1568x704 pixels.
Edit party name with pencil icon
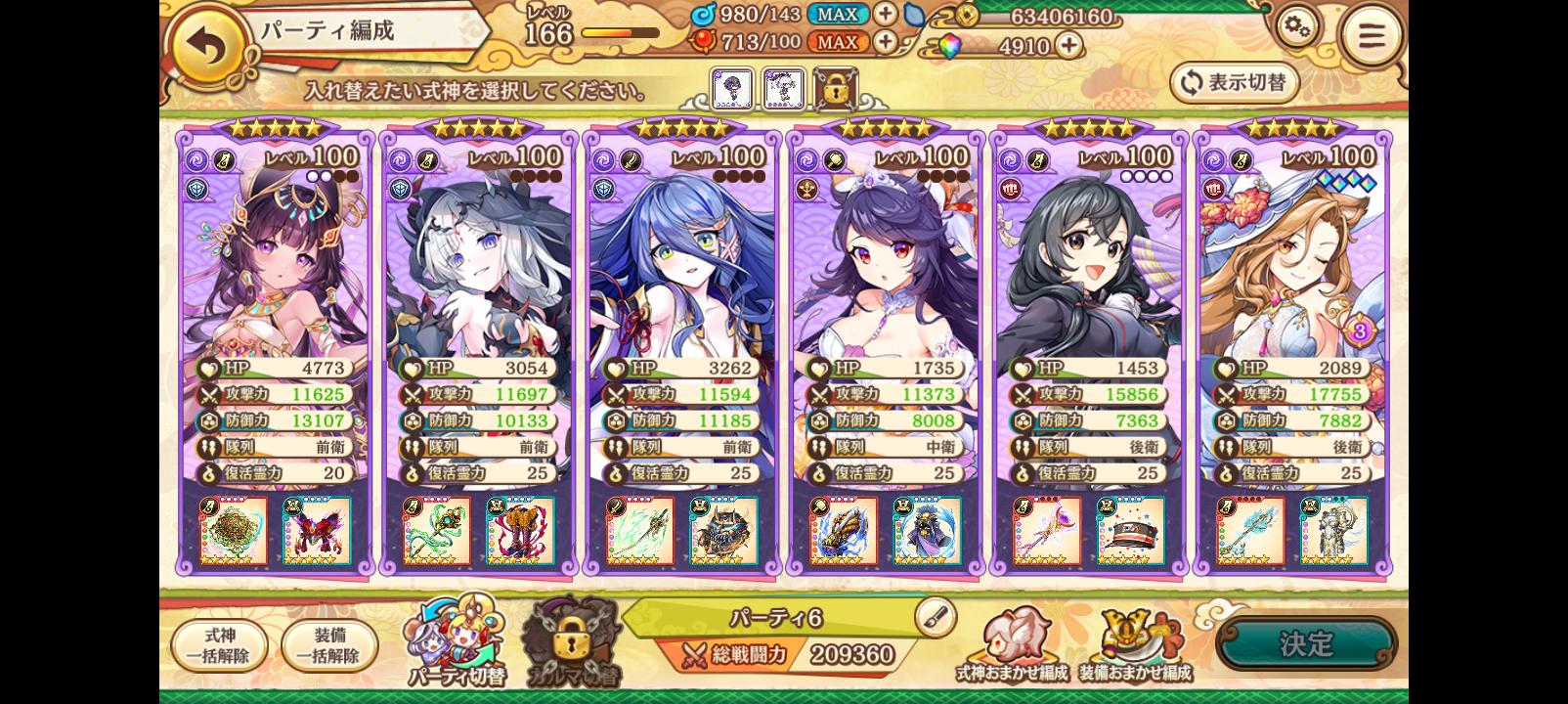935,616
